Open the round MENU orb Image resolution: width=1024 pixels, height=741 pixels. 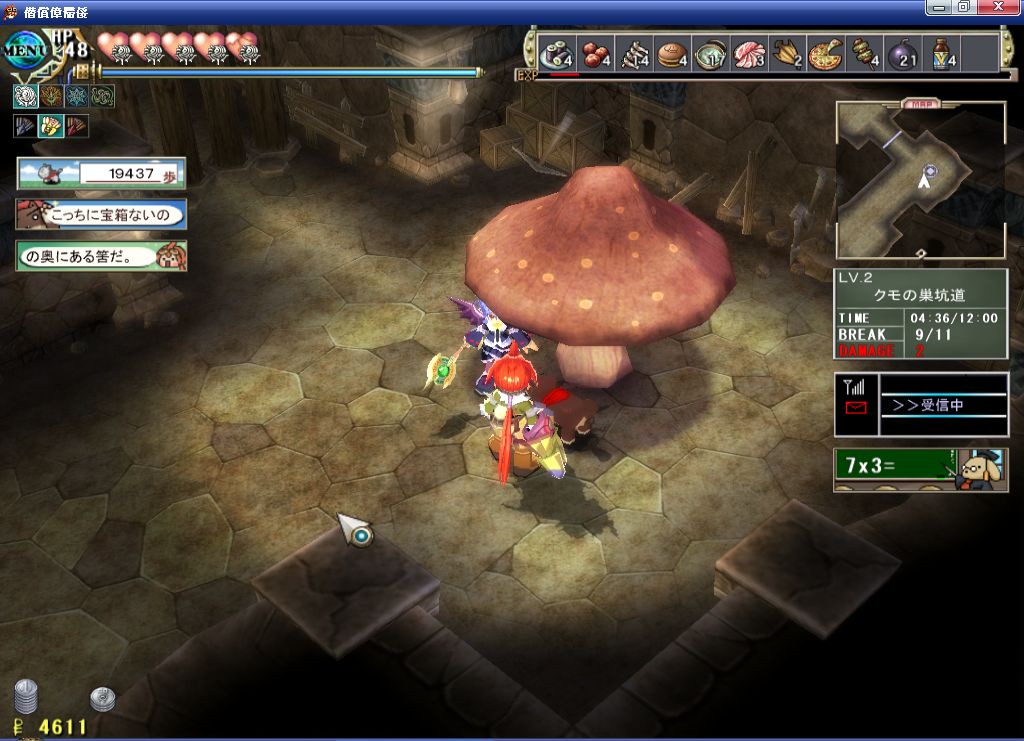(26, 49)
